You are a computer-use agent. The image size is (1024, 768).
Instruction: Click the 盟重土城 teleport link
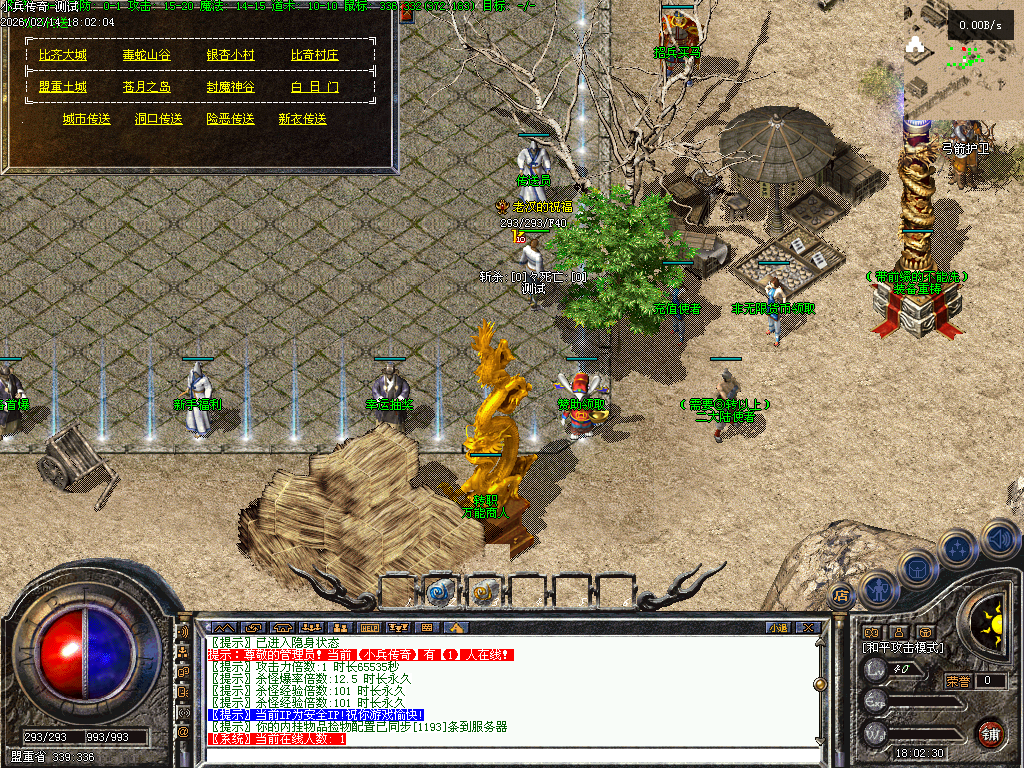(x=63, y=87)
